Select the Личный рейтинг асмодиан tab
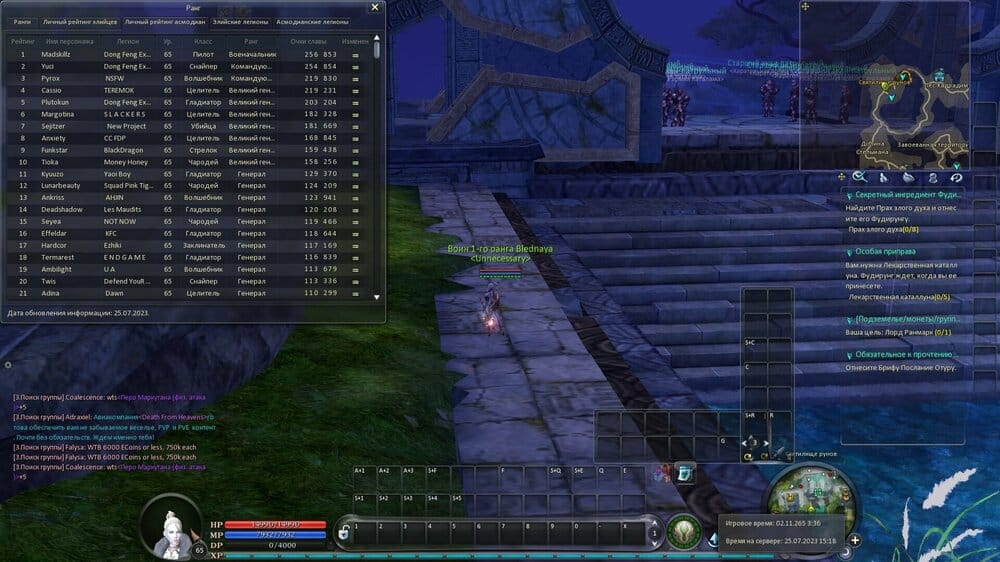 click(163, 21)
